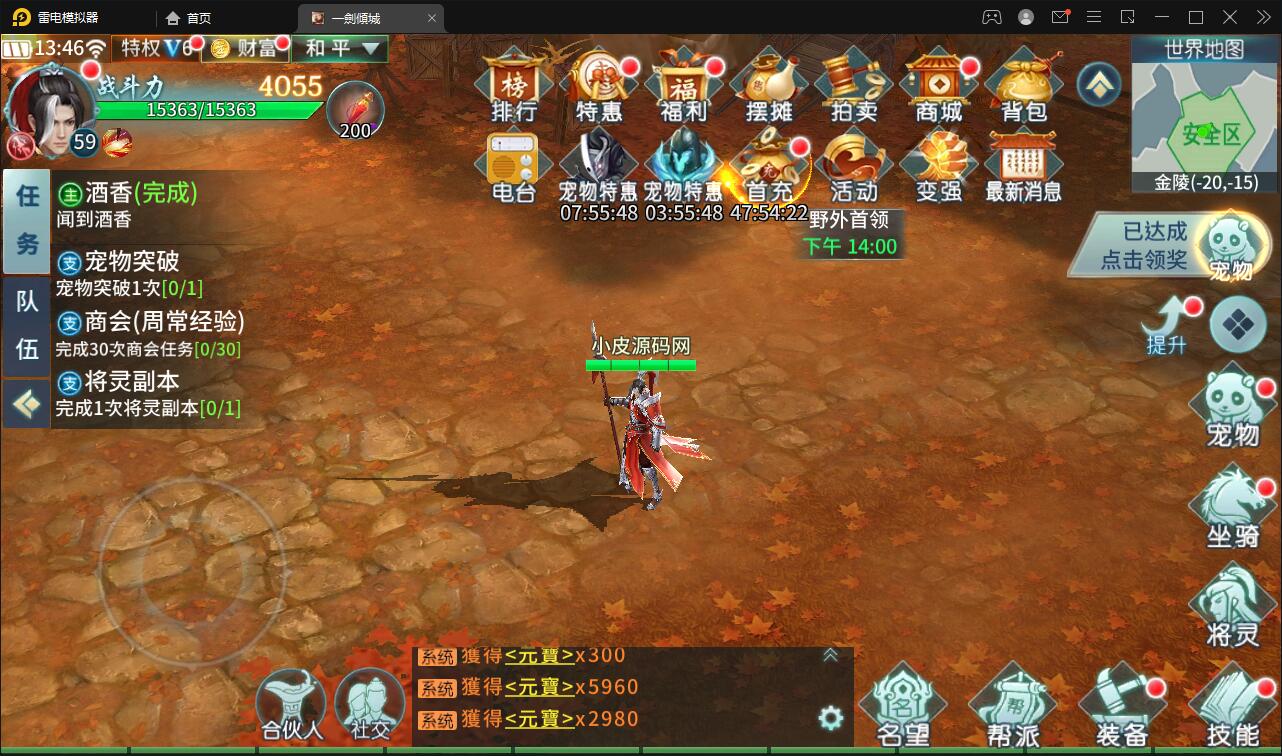Switch to the 首页 emulator home tab

[189, 18]
